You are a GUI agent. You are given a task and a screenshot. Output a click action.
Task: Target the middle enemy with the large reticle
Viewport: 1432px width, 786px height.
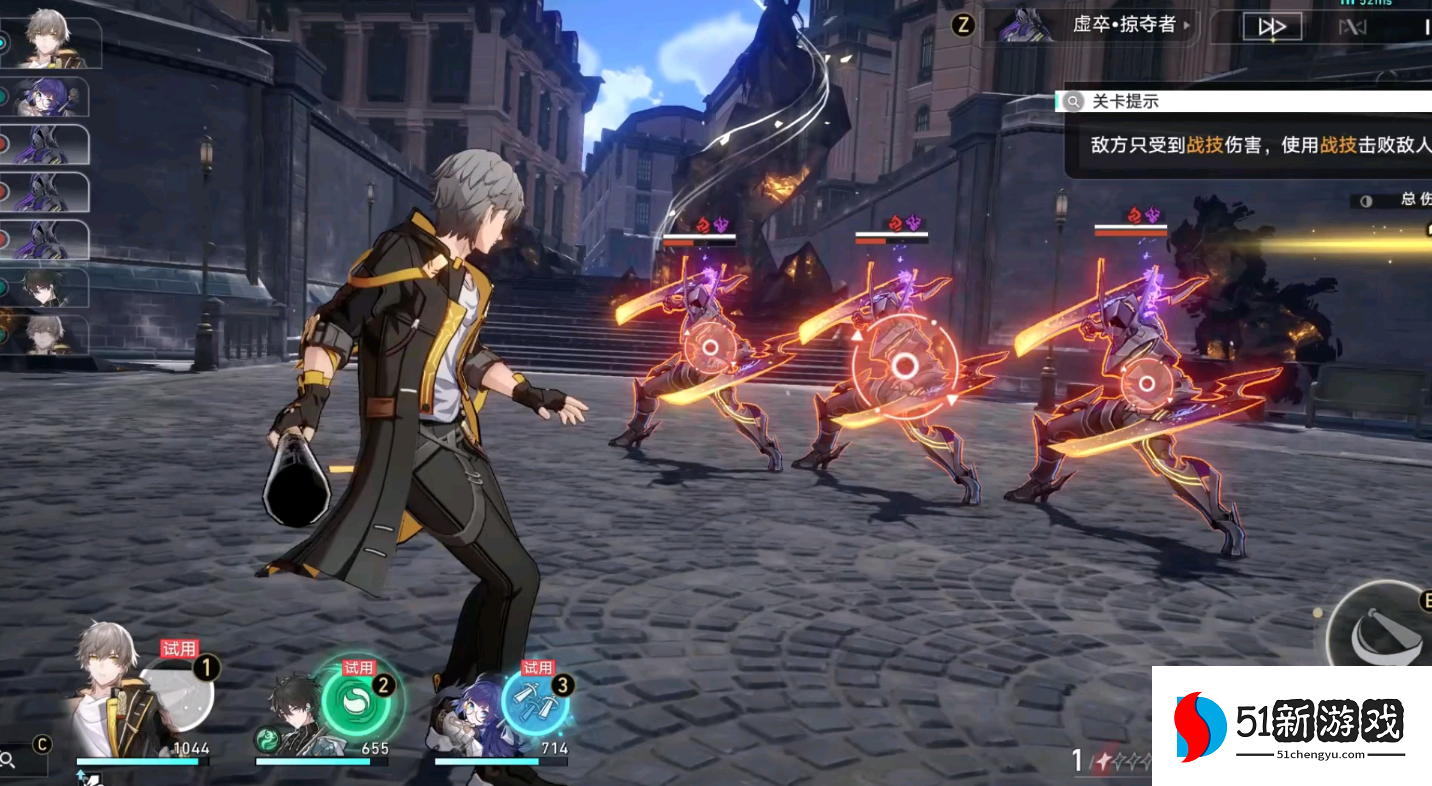(904, 366)
